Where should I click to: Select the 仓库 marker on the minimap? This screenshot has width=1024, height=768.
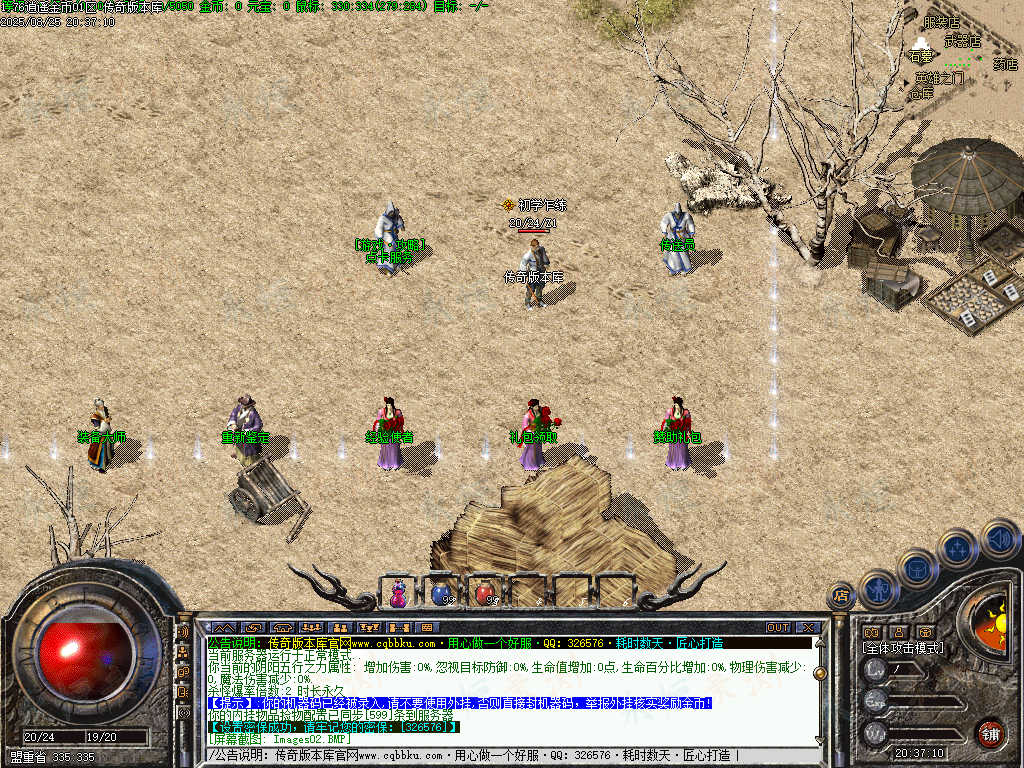coord(921,93)
